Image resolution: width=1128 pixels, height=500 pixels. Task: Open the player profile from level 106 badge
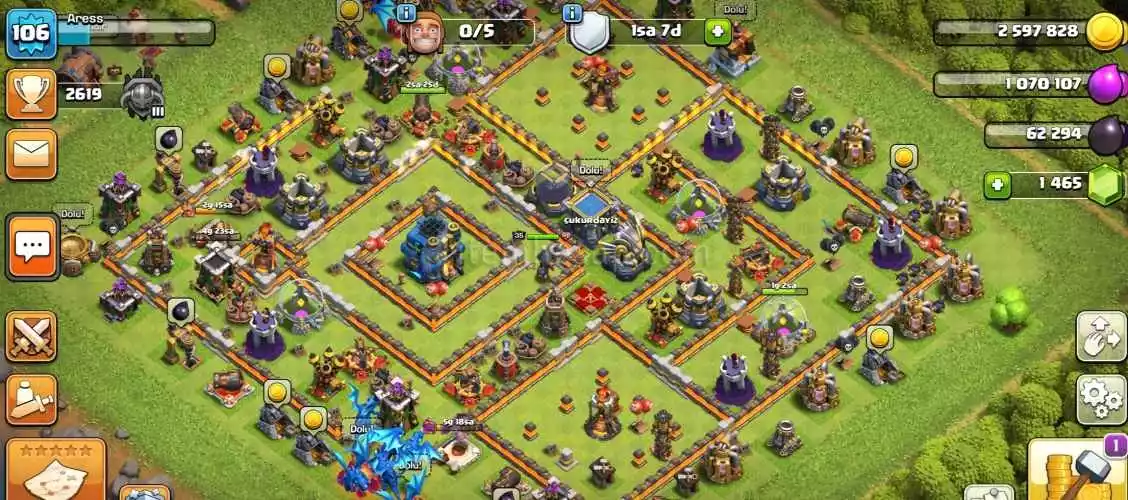click(31, 32)
